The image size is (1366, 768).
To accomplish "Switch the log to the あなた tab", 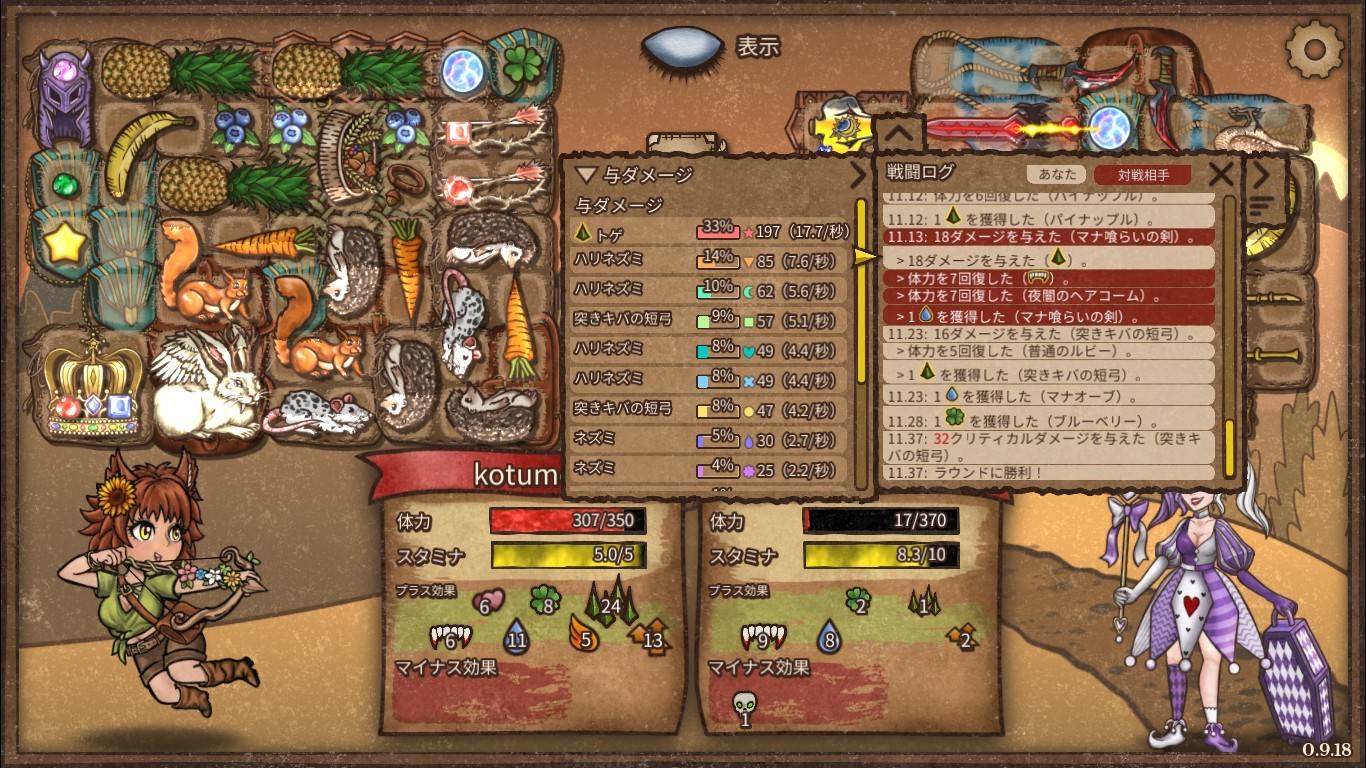I will [1057, 174].
